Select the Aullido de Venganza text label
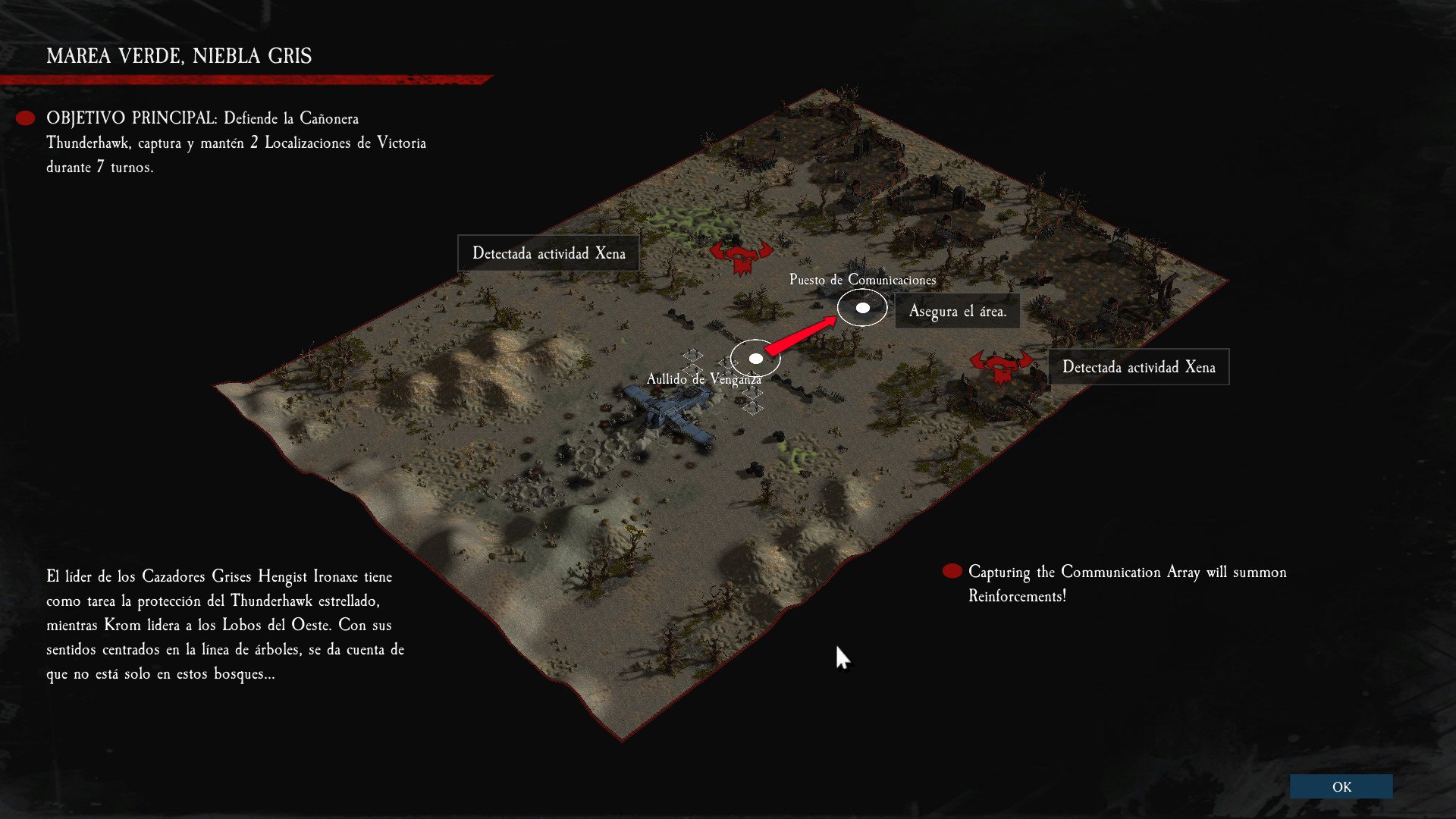The height and width of the screenshot is (819, 1456). [704, 377]
